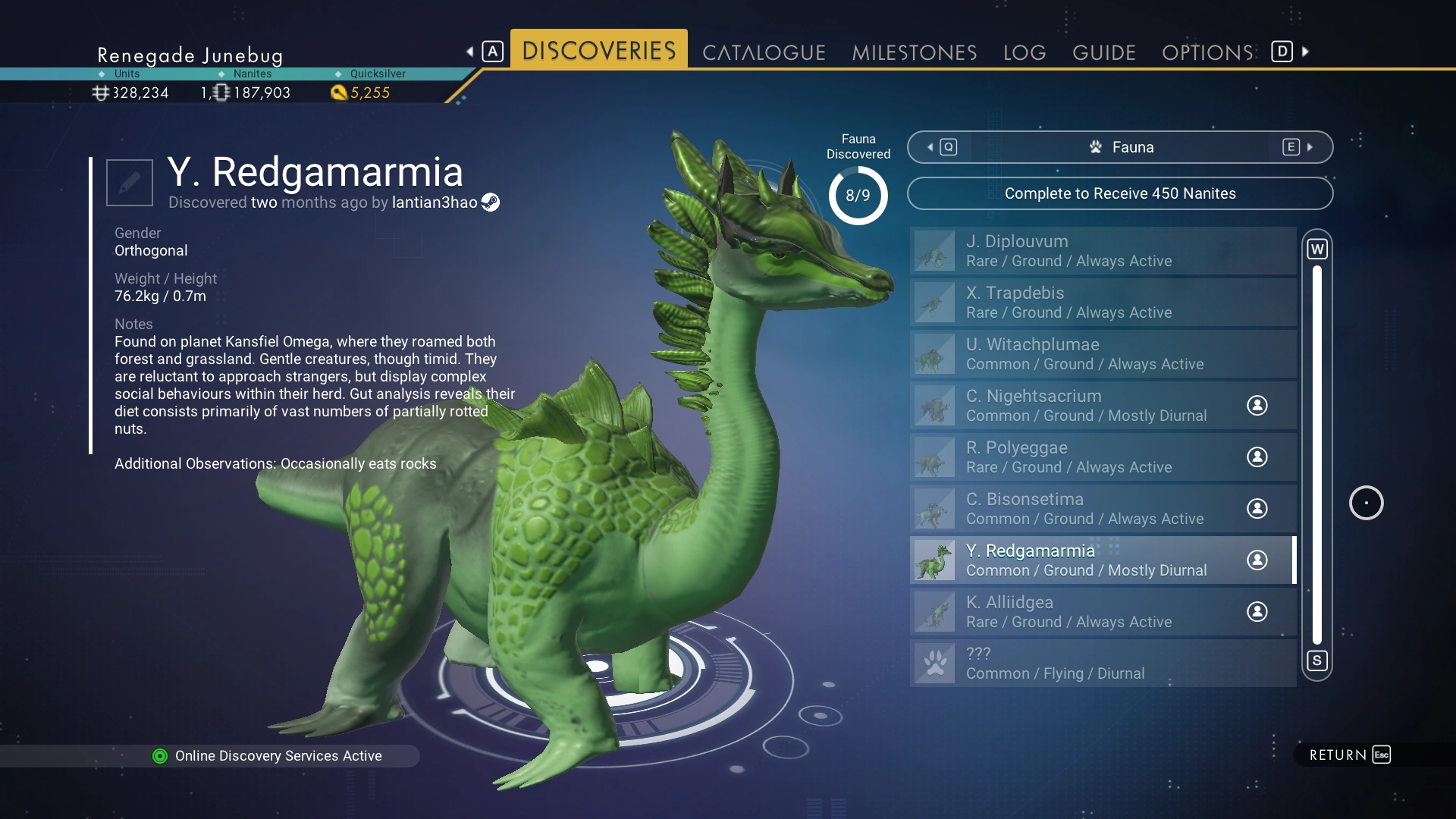Click the Fauna category selector
The height and width of the screenshot is (819, 1456).
[x=1120, y=147]
